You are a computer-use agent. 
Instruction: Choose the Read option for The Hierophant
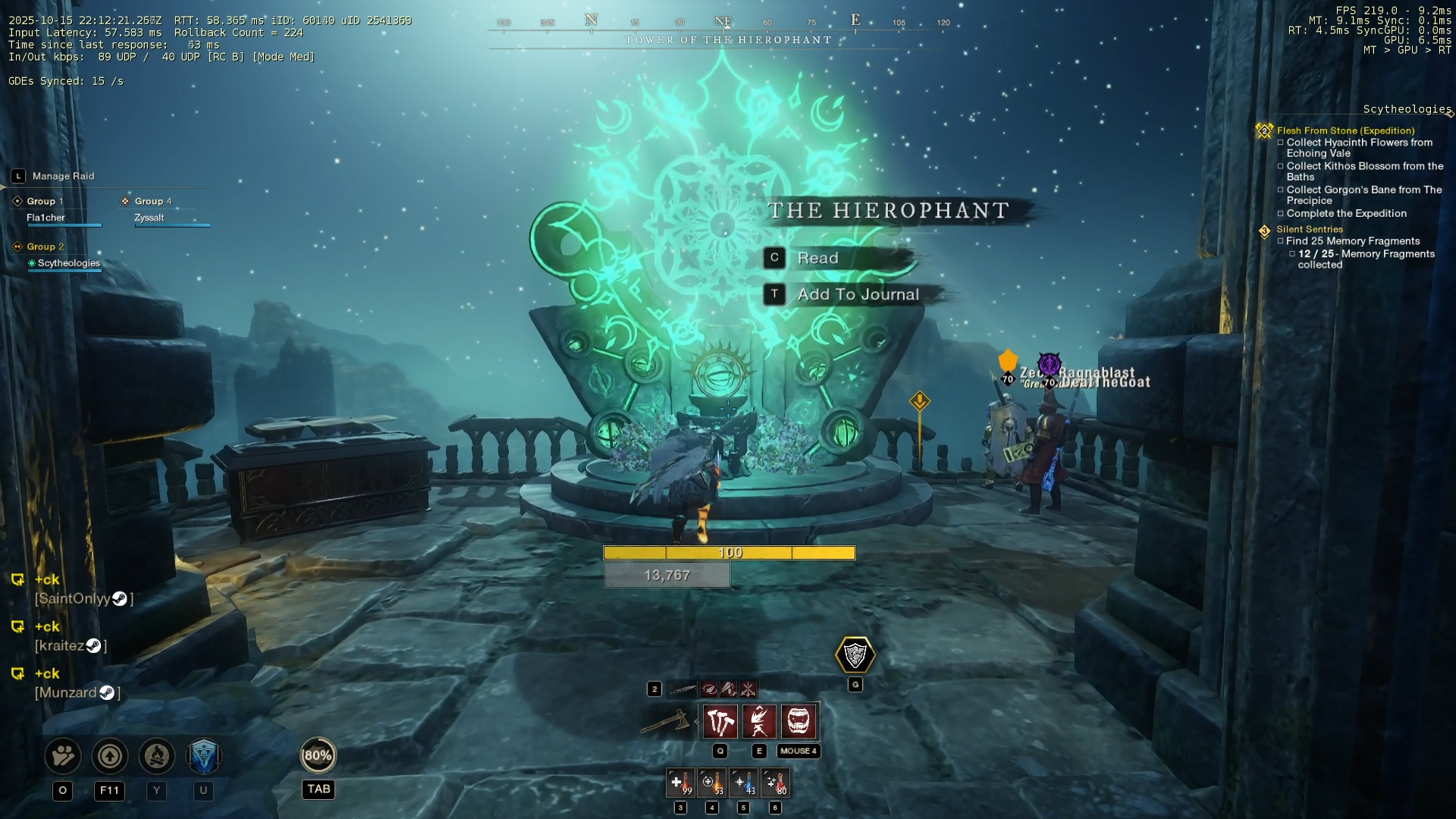click(x=817, y=259)
